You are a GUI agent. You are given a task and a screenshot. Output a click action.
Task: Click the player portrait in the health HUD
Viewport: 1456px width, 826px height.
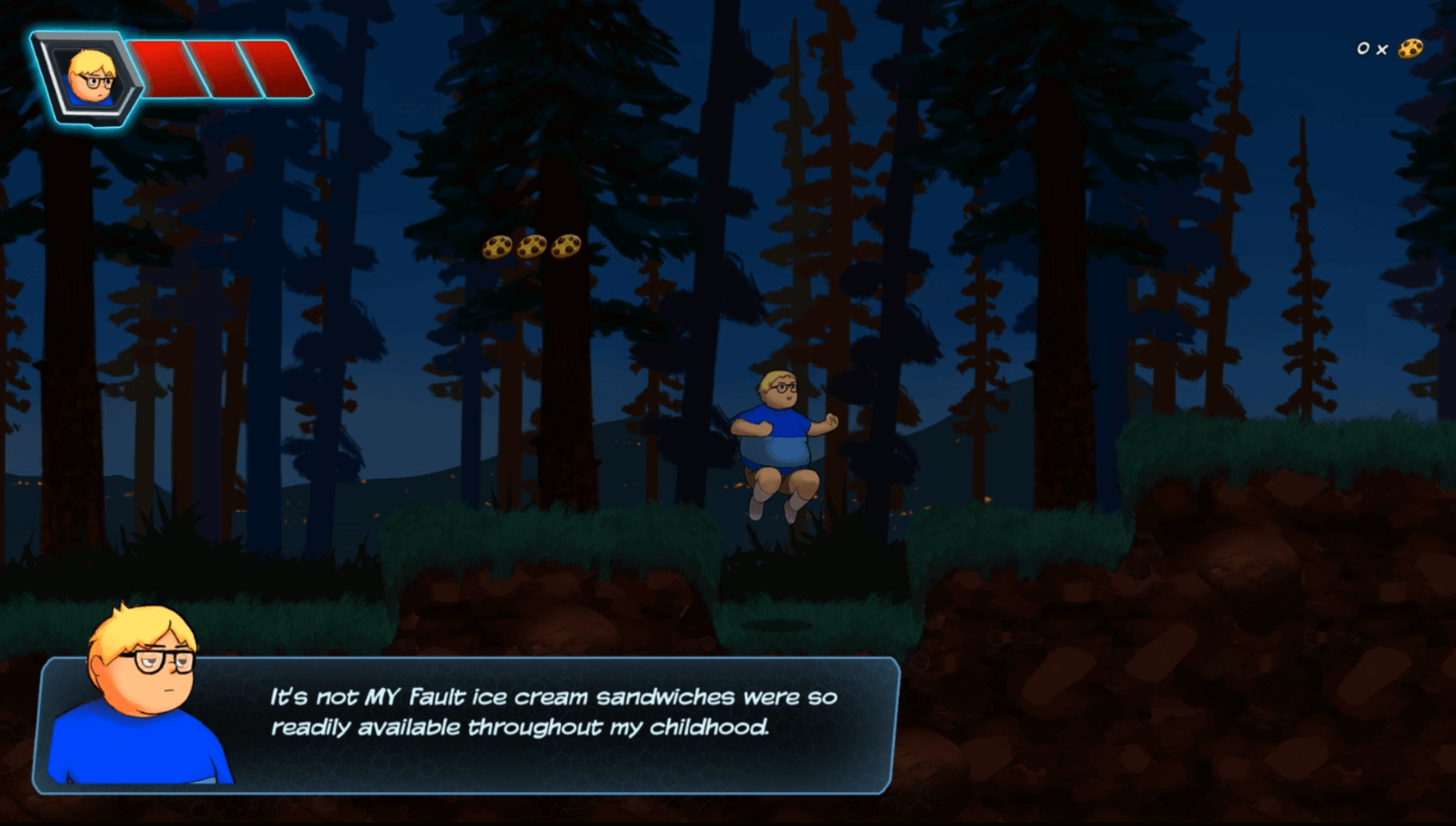click(91, 78)
